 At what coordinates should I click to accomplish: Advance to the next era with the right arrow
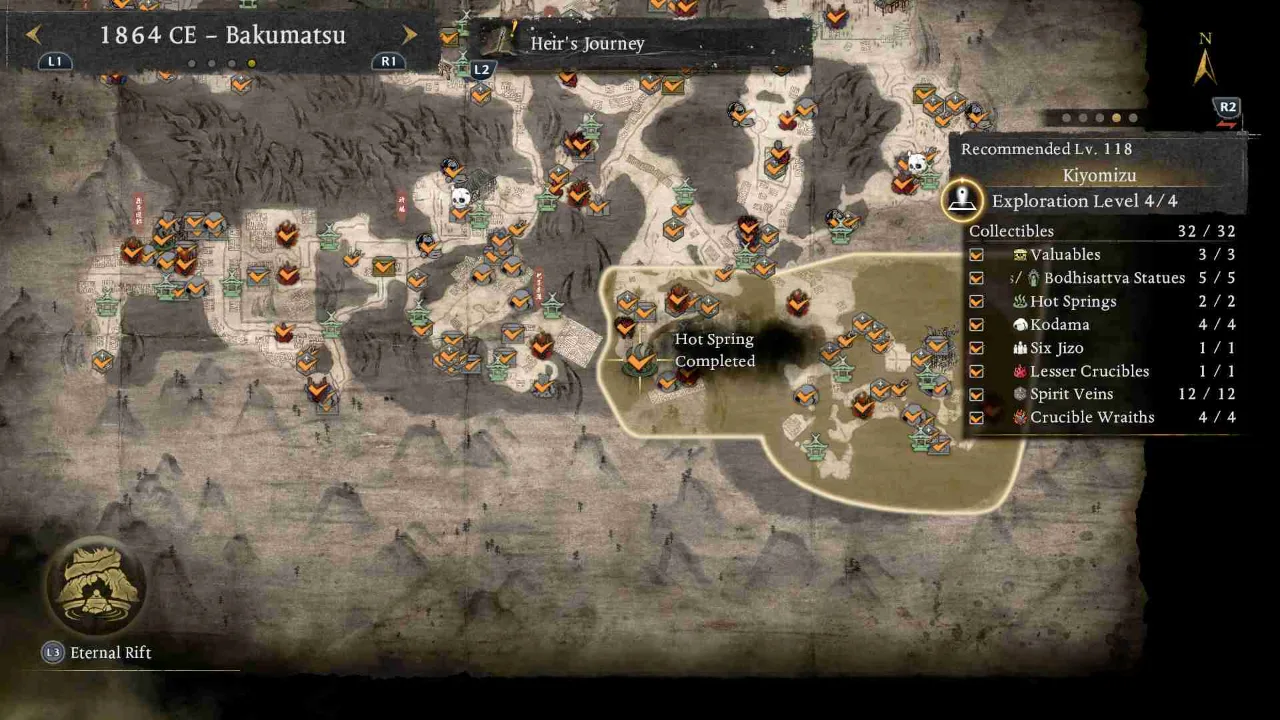[409, 35]
